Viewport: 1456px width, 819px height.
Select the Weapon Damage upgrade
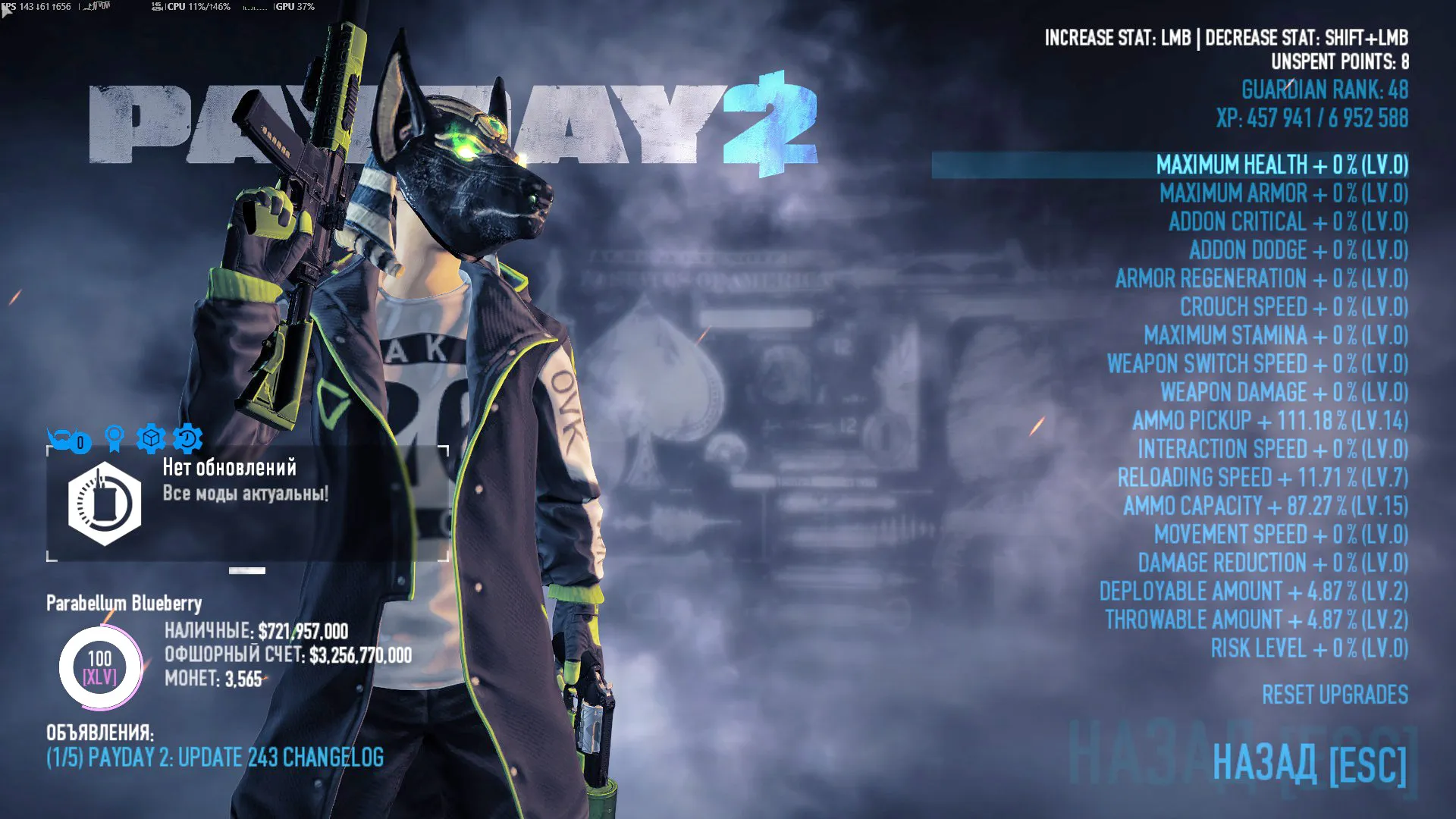pyautogui.click(x=1284, y=393)
